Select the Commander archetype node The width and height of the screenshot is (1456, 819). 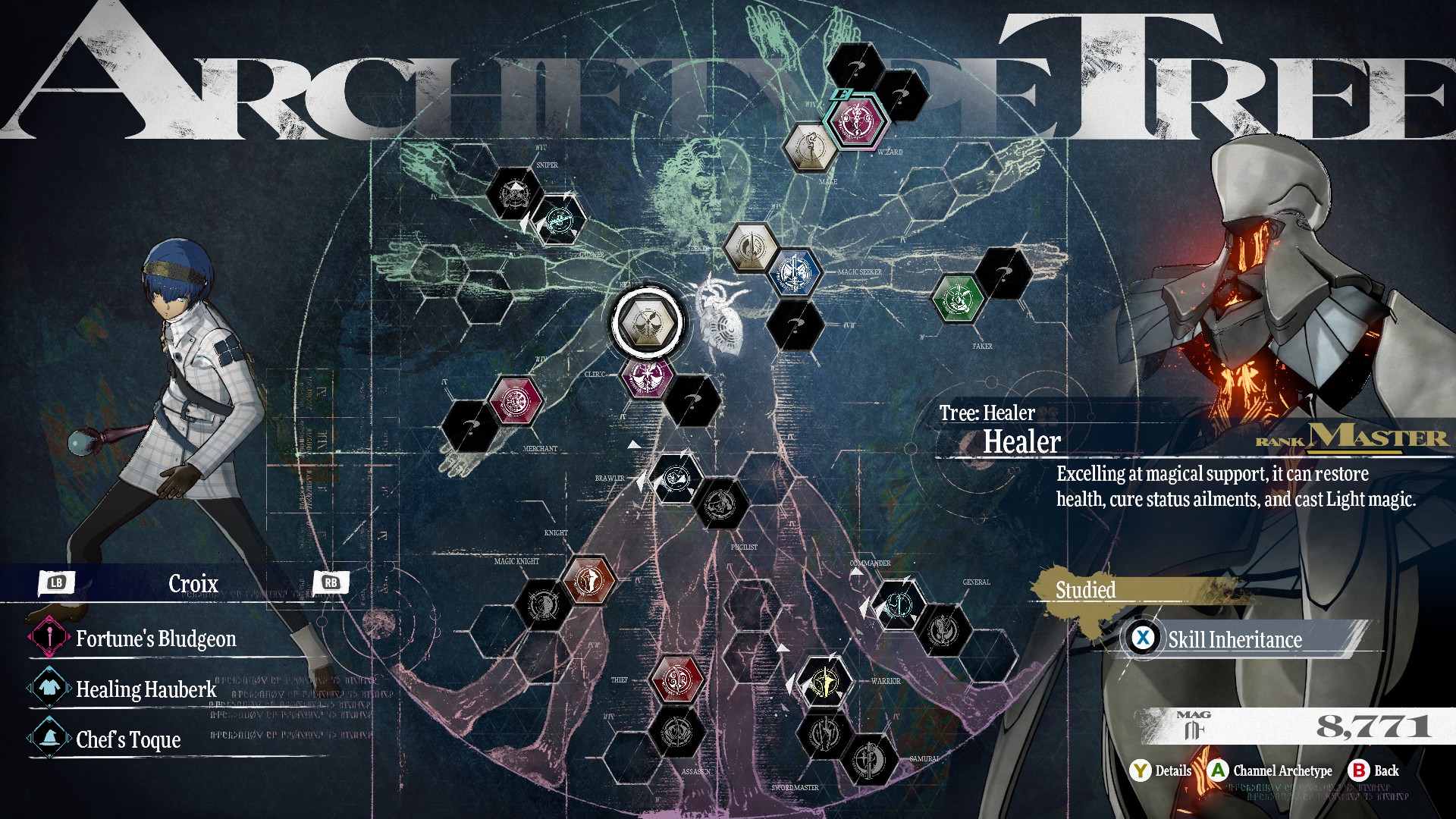point(898,605)
